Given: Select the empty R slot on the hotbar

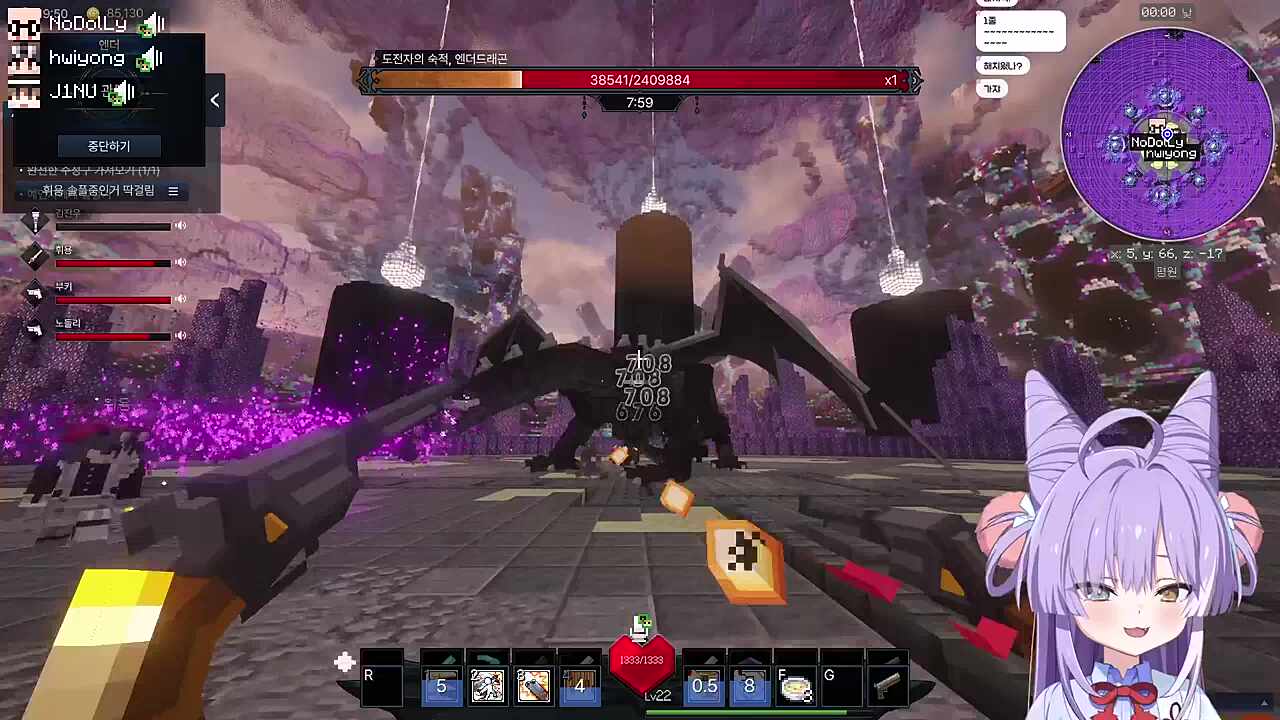Looking at the screenshot, I should 381,685.
